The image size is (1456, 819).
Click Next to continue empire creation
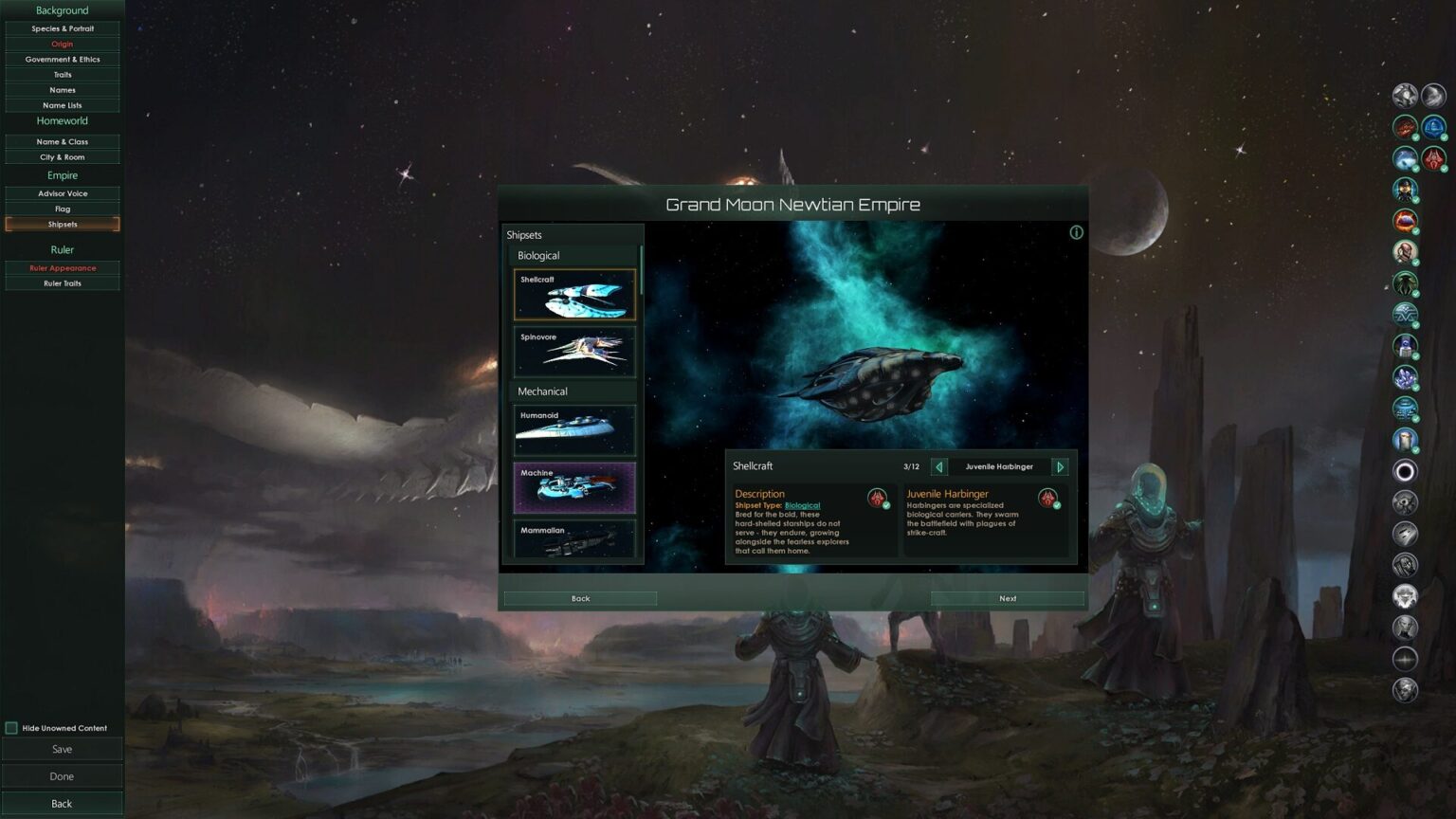pyautogui.click(x=1008, y=598)
